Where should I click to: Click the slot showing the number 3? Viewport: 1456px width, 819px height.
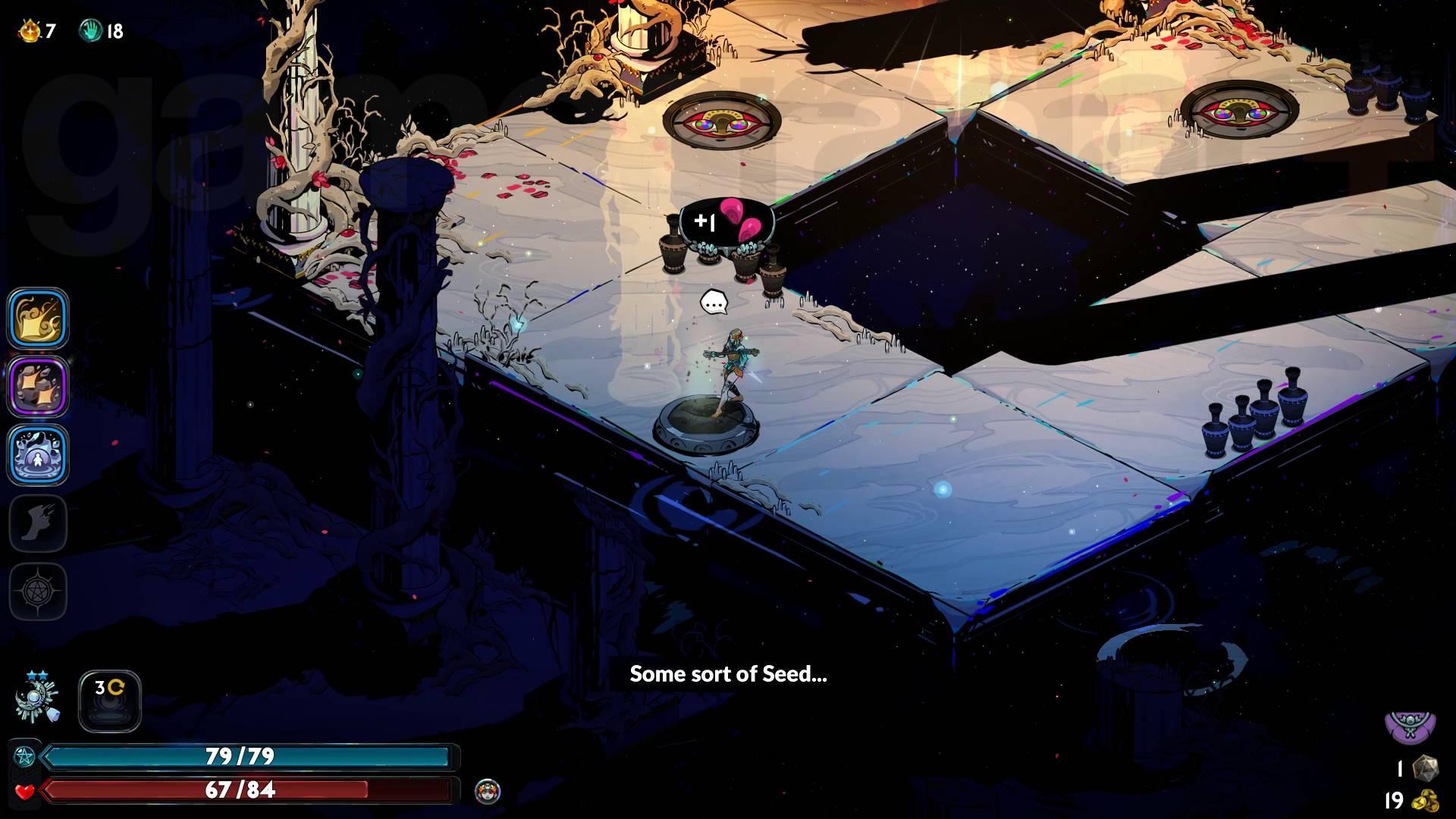pyautogui.click(x=110, y=701)
